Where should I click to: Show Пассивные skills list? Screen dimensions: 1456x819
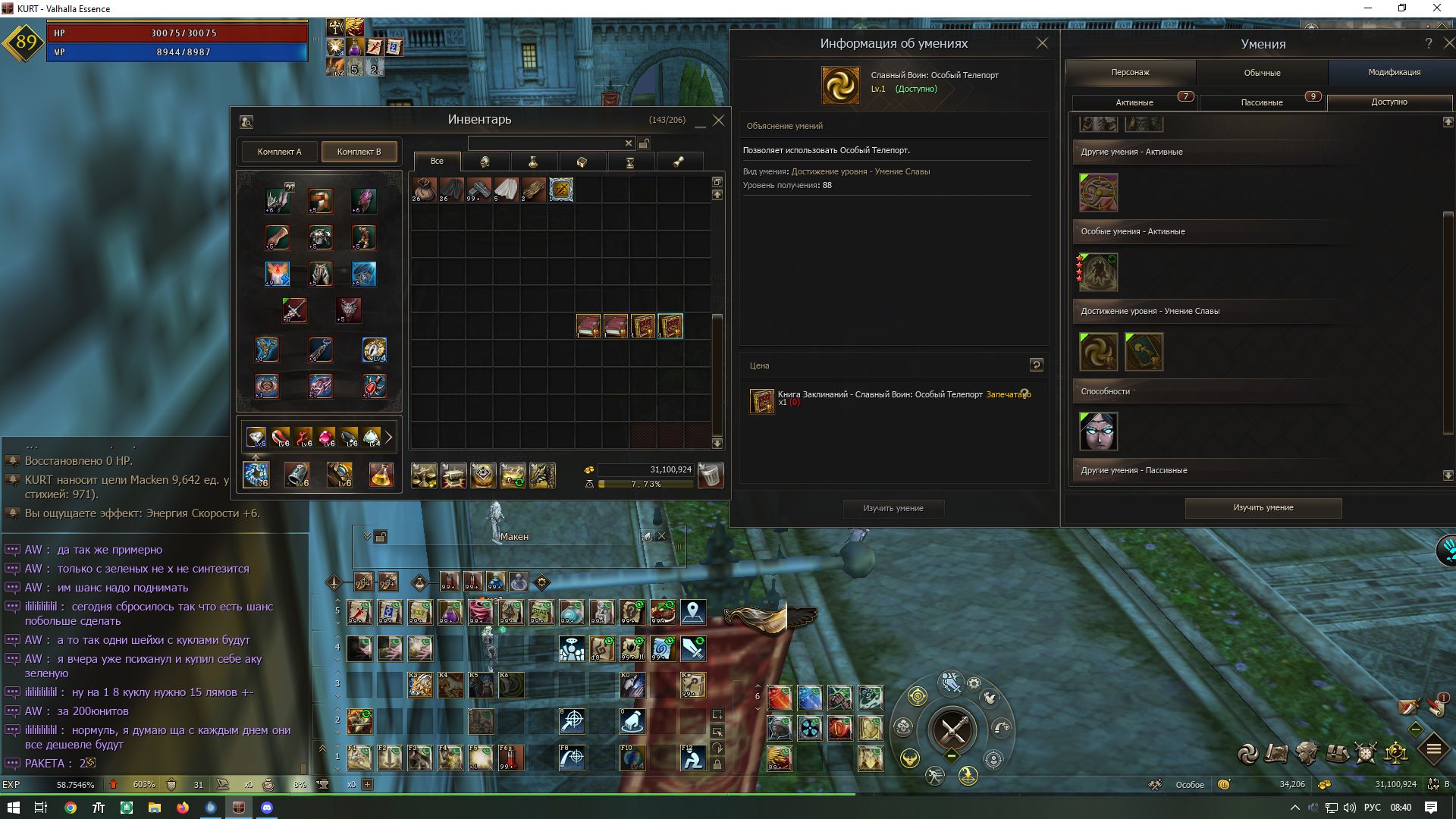1261,102
